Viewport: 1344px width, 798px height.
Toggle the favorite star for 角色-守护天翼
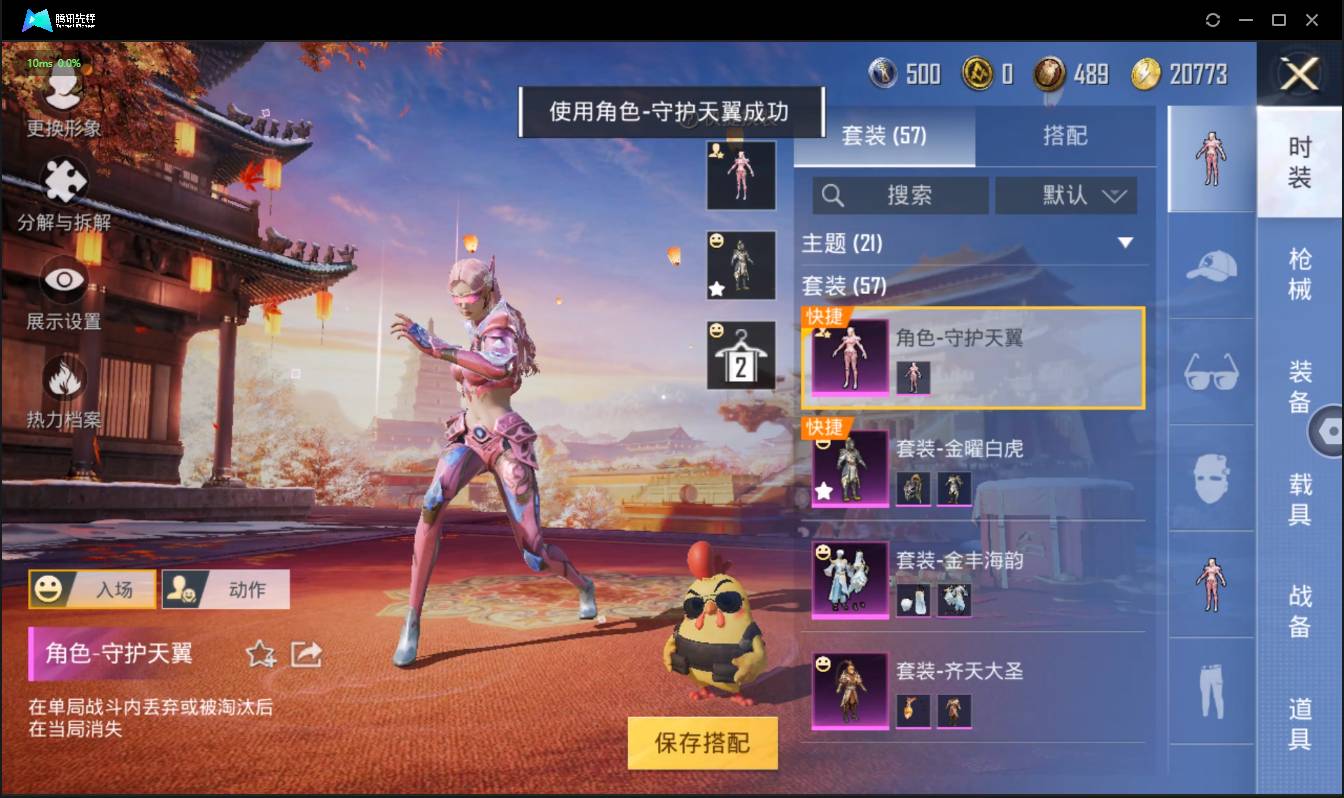point(261,655)
